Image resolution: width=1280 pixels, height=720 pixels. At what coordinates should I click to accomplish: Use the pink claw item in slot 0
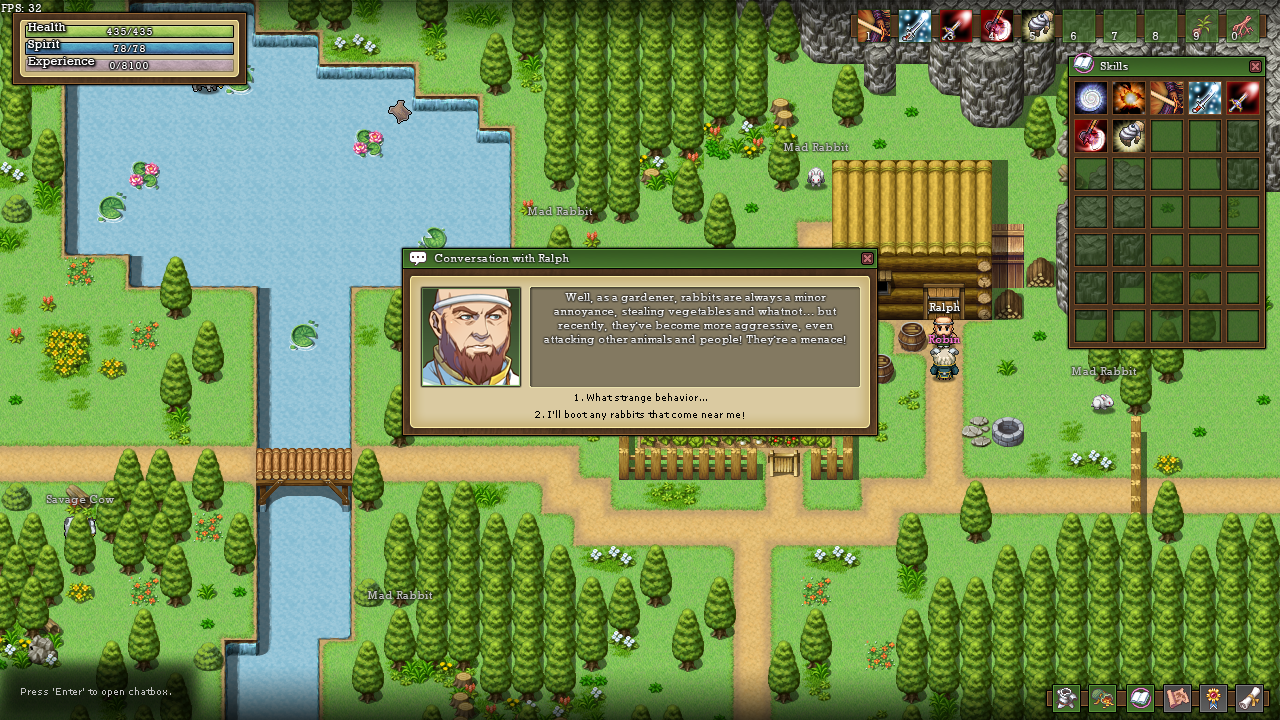(x=1243, y=26)
